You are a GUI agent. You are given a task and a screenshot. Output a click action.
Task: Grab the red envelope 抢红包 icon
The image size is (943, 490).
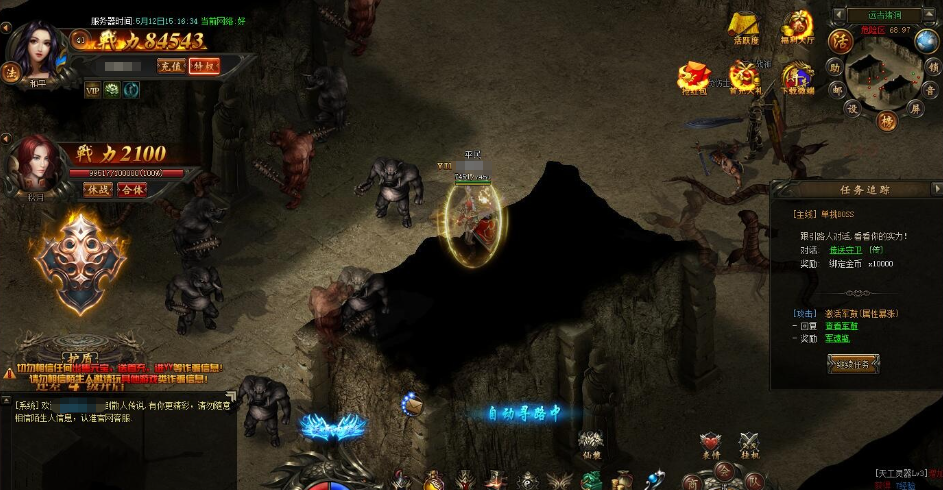693,77
